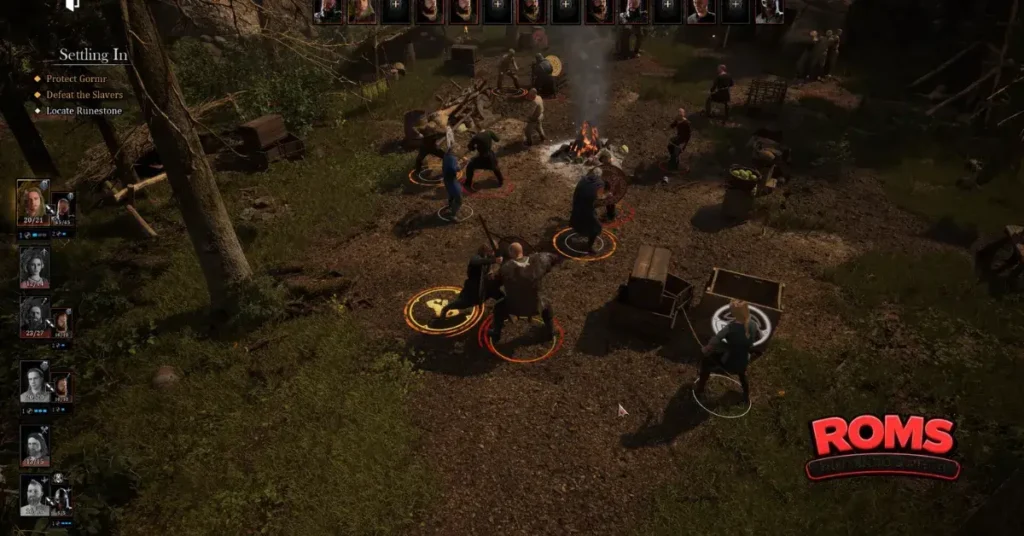Screen dimensions: 1024x536
Task: Select the woman's party portrait
Action: [35, 265]
